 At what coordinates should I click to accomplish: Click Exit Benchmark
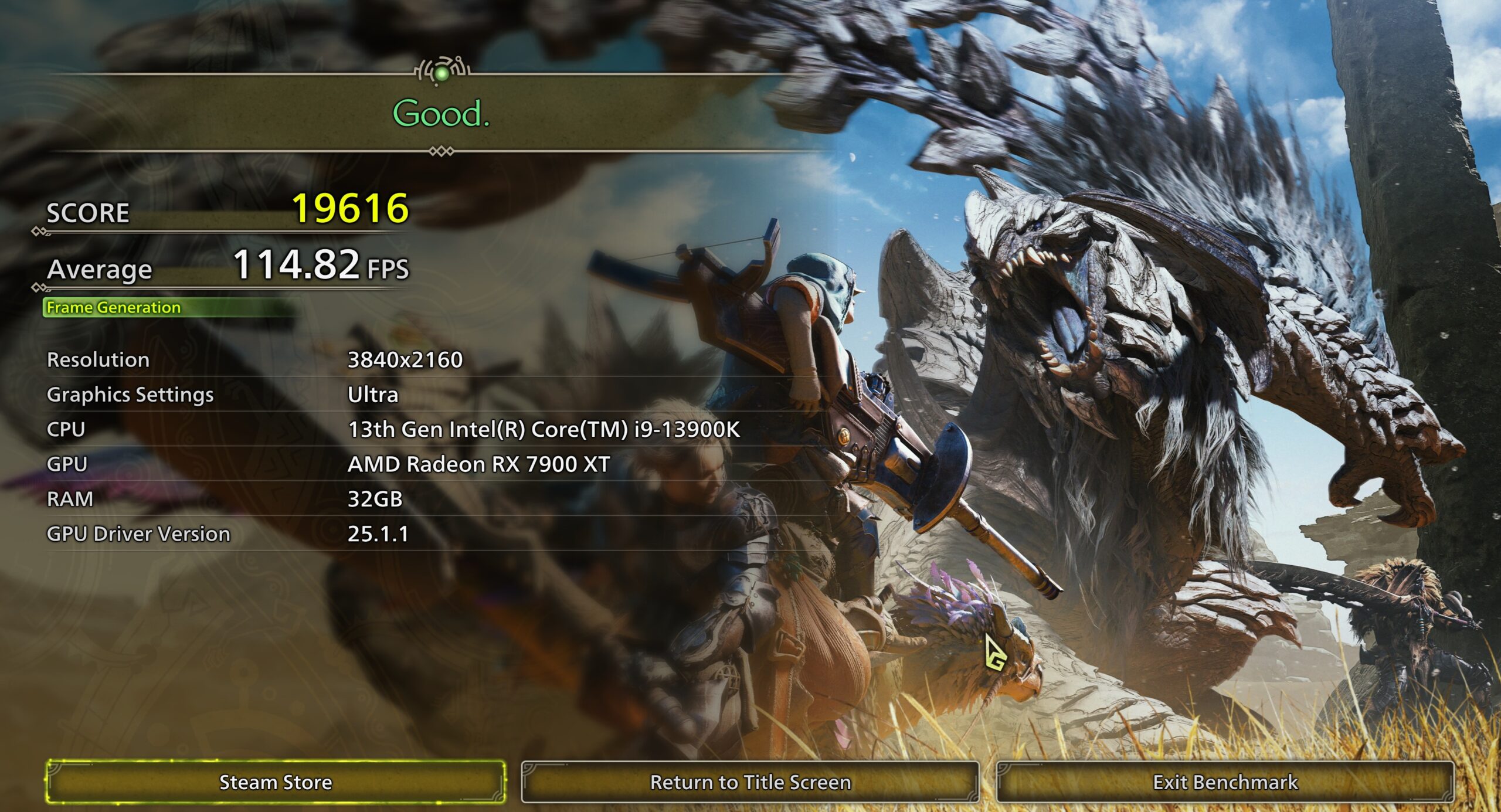click(x=1225, y=781)
